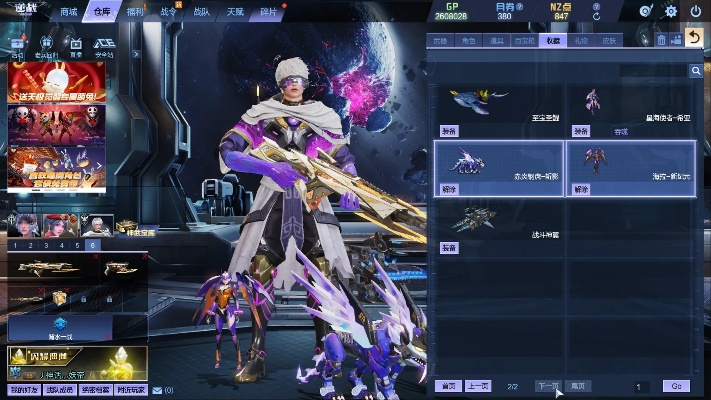Equip the whale pet 至尊圣鲸
Viewport: 711px width, 400px height.
[x=449, y=131]
